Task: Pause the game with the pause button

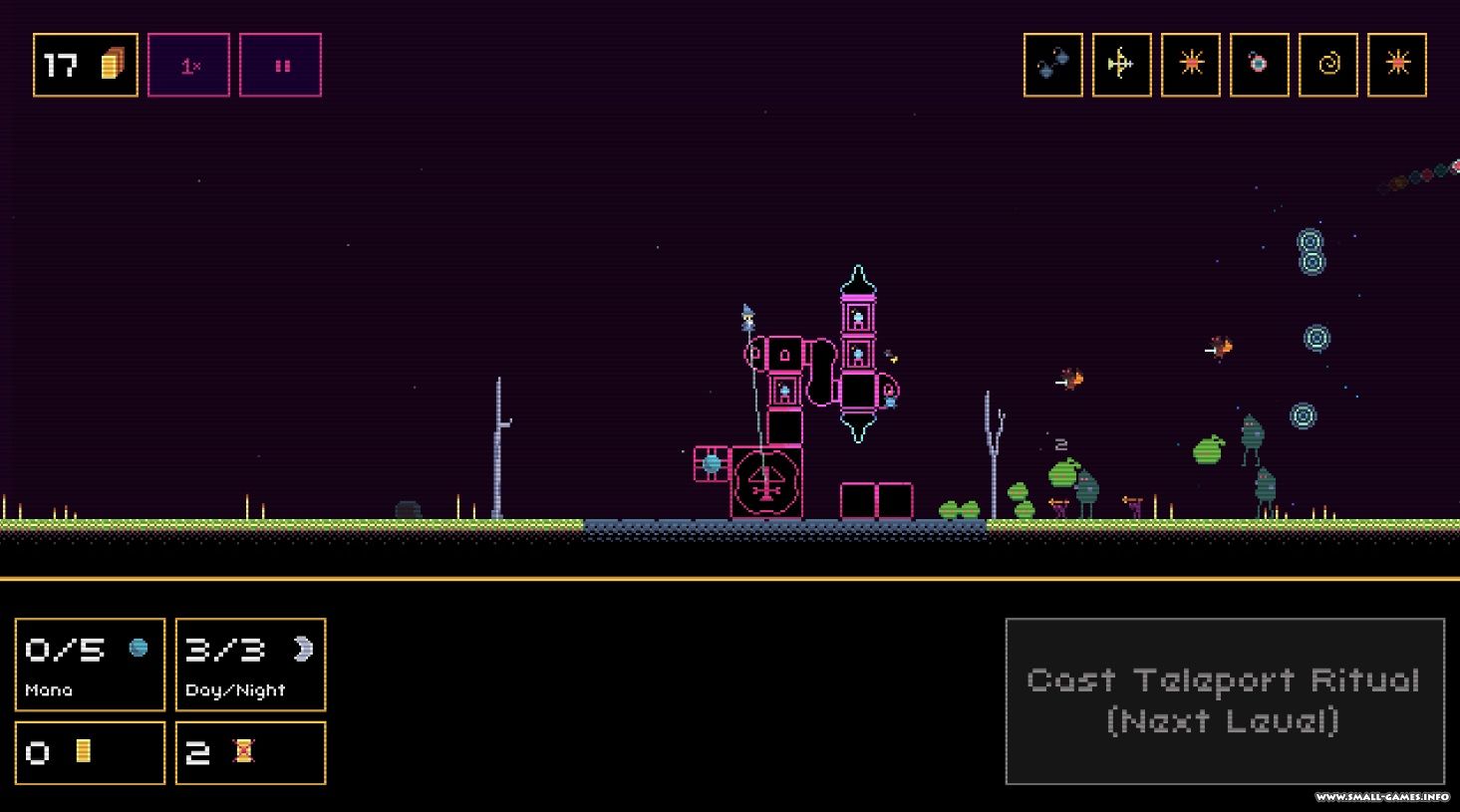Action: (280, 65)
